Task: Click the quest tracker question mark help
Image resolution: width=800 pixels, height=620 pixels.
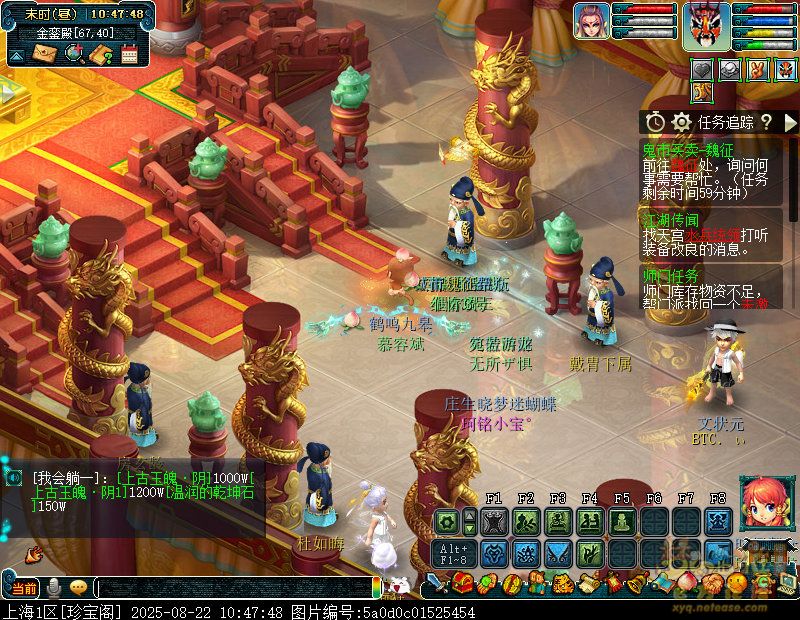Action: click(x=766, y=122)
